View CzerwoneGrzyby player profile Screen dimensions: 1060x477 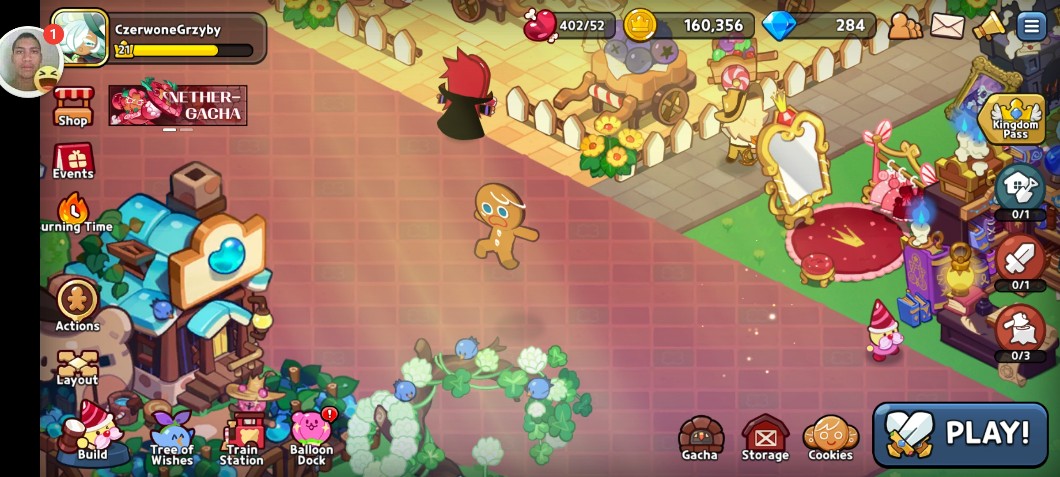(80, 37)
